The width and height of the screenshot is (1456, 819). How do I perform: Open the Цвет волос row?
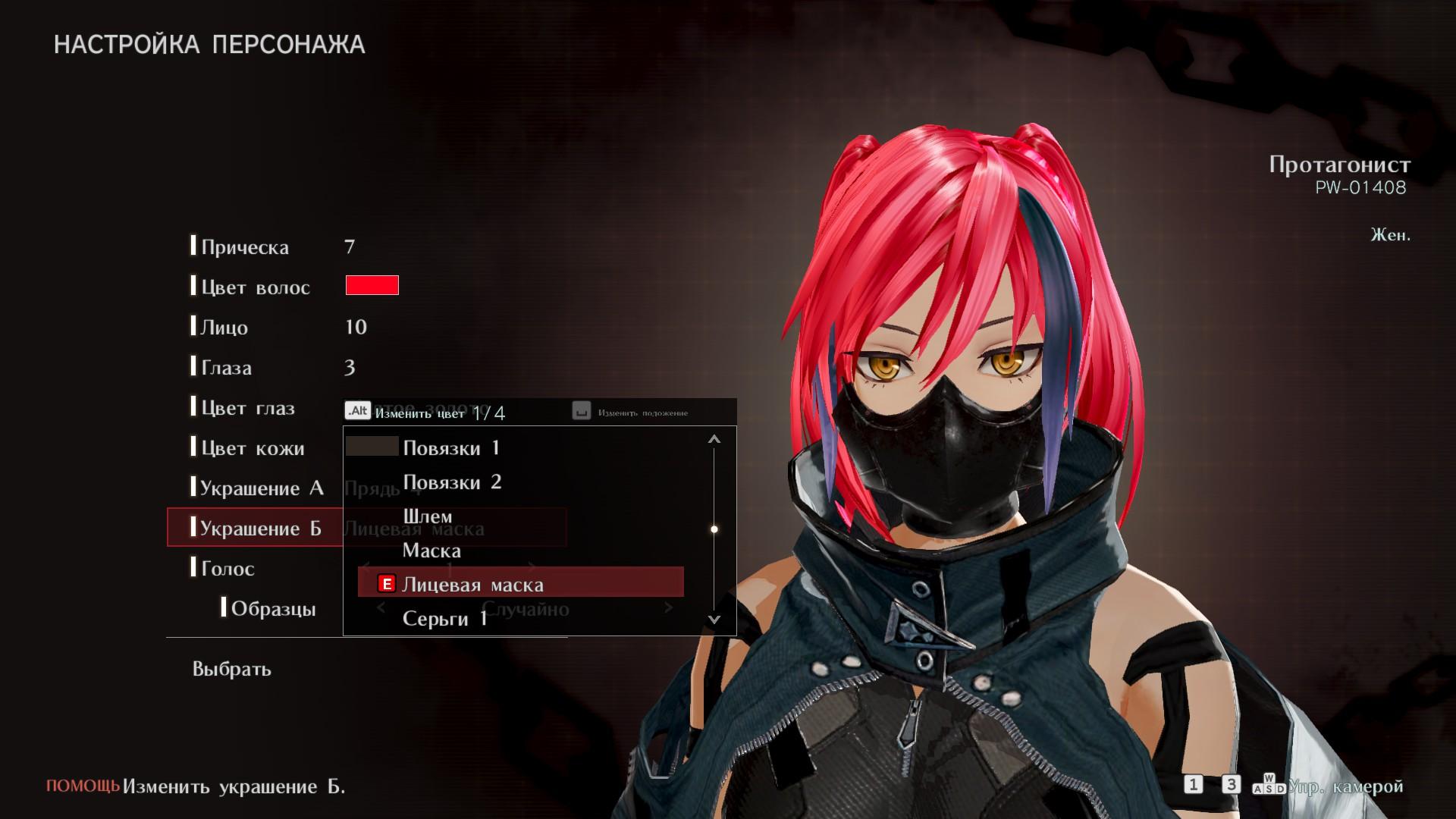point(255,287)
